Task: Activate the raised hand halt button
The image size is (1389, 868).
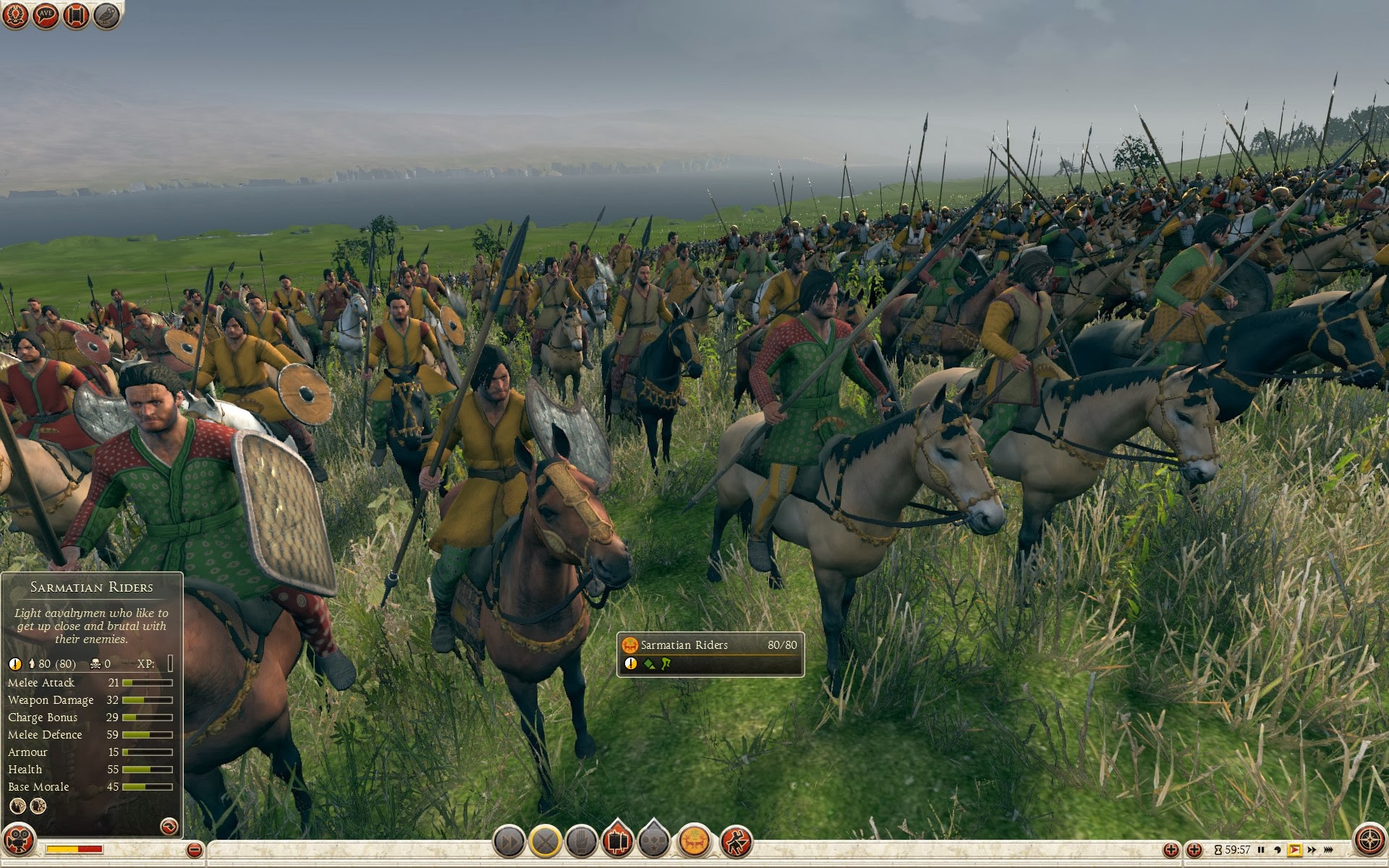Action: click(582, 842)
